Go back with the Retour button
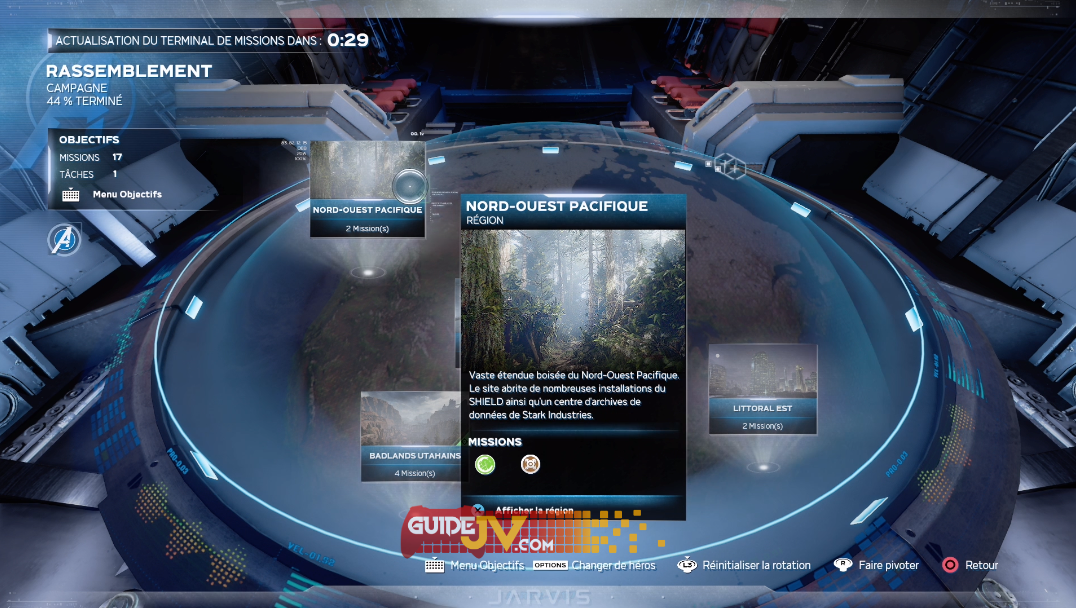The width and height of the screenshot is (1076, 608). pos(980,565)
